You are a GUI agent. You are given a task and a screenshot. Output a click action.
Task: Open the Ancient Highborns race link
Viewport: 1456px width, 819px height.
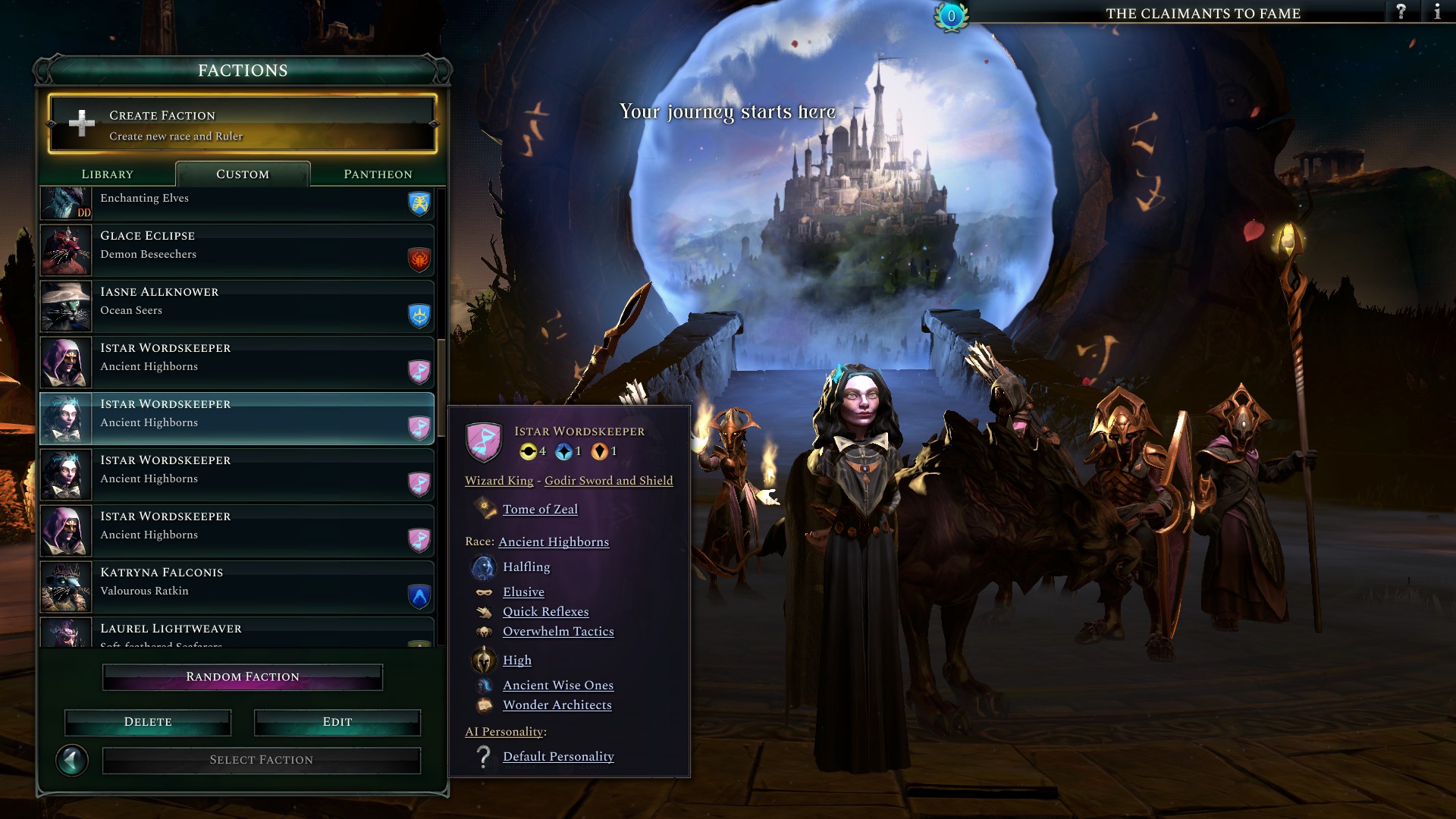pyautogui.click(x=554, y=541)
